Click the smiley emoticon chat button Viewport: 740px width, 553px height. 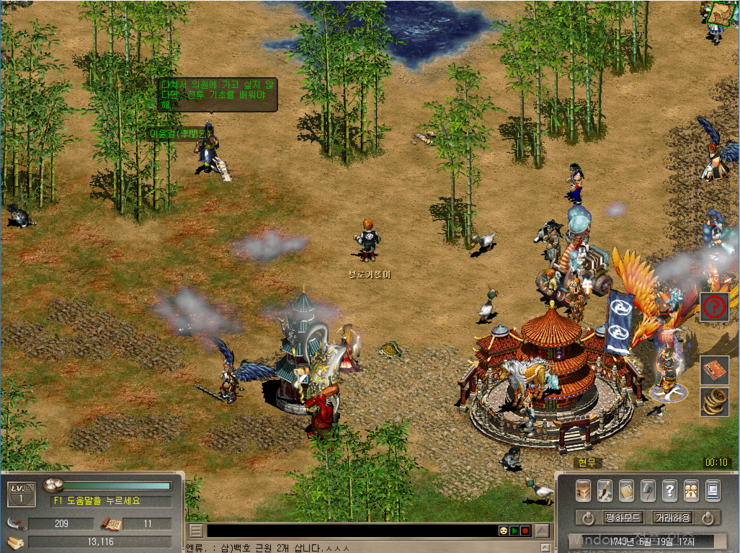pyautogui.click(x=502, y=530)
